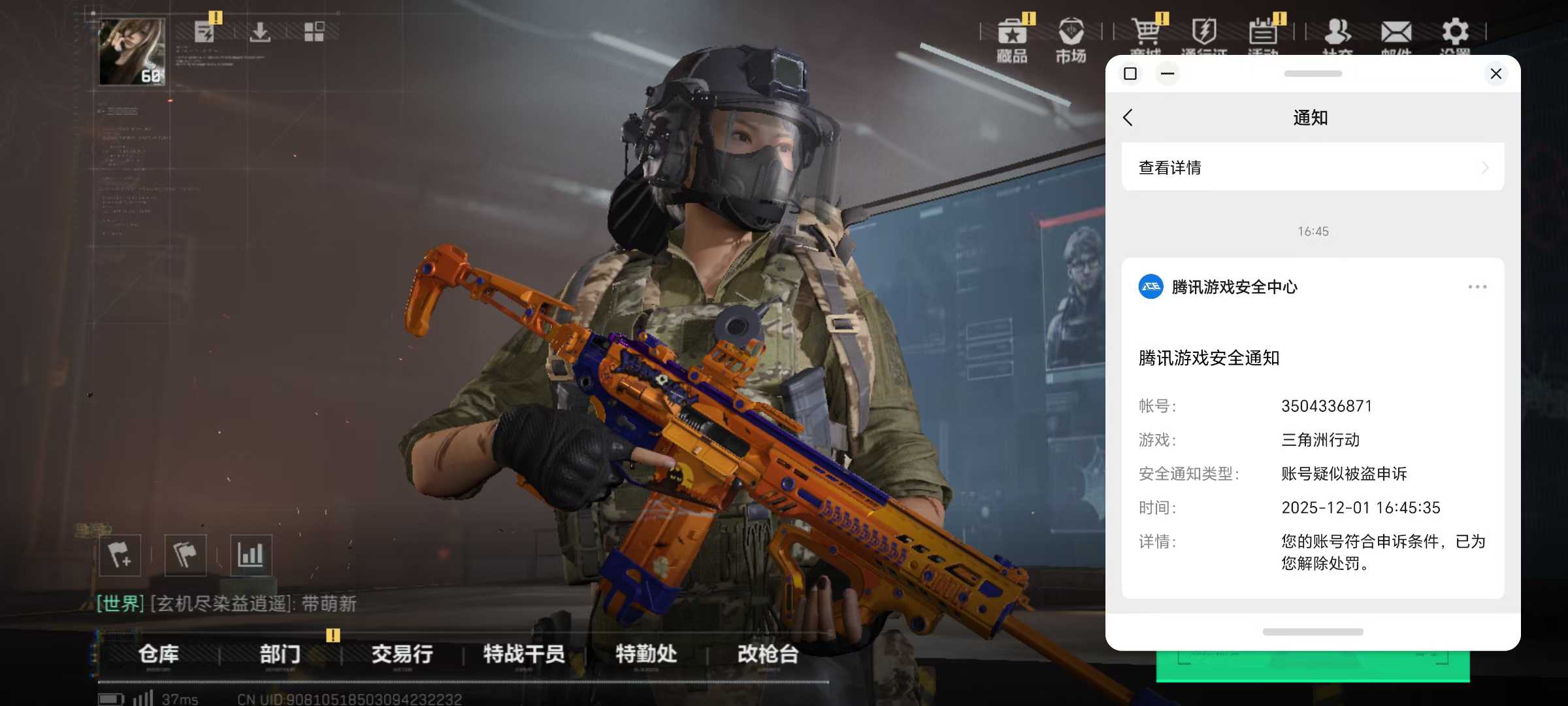Open the three-dot menu on security notice
Screen dimensions: 1568x706
[x=1477, y=287]
